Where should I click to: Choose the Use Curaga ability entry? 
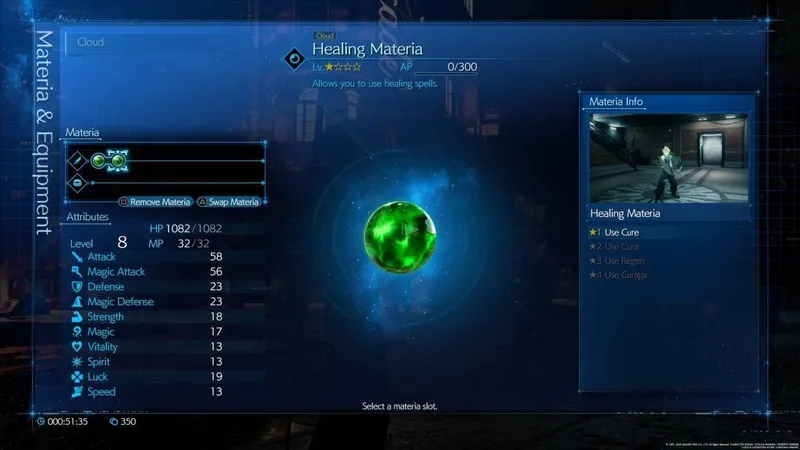coord(626,274)
